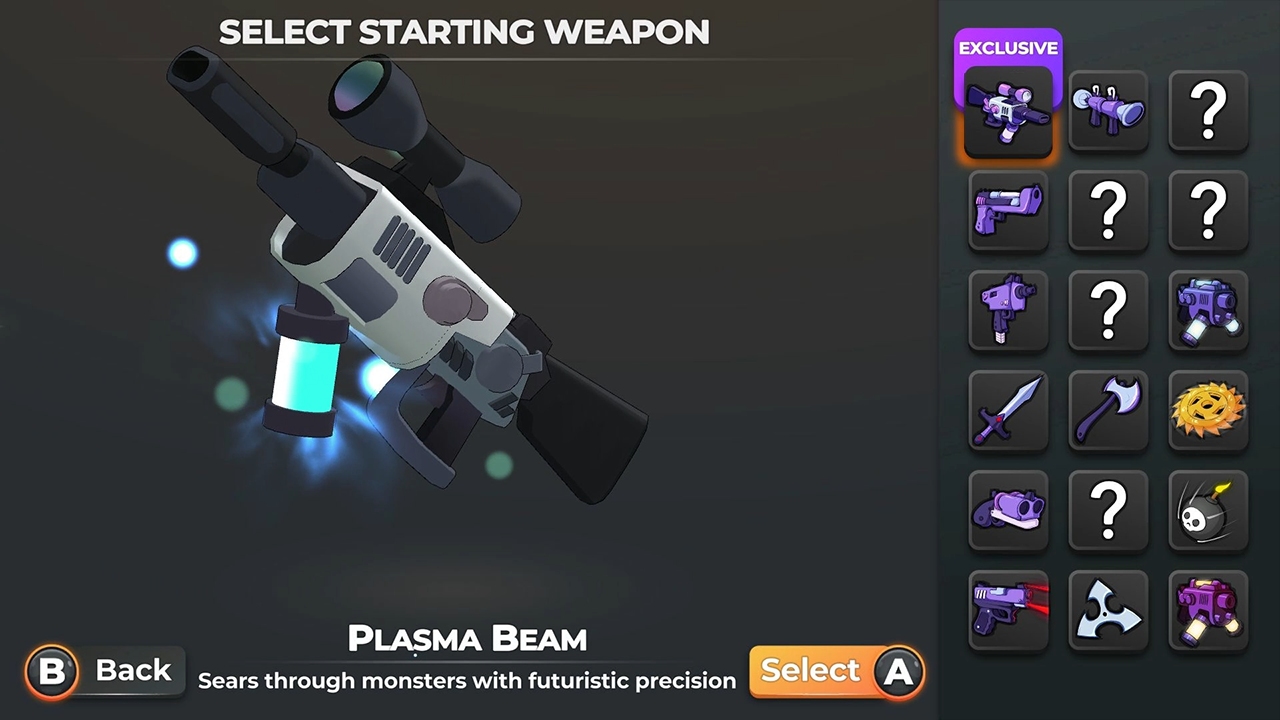The image size is (1280, 720).
Task: Choose the purple pistol weapon
Action: [x=1008, y=211]
